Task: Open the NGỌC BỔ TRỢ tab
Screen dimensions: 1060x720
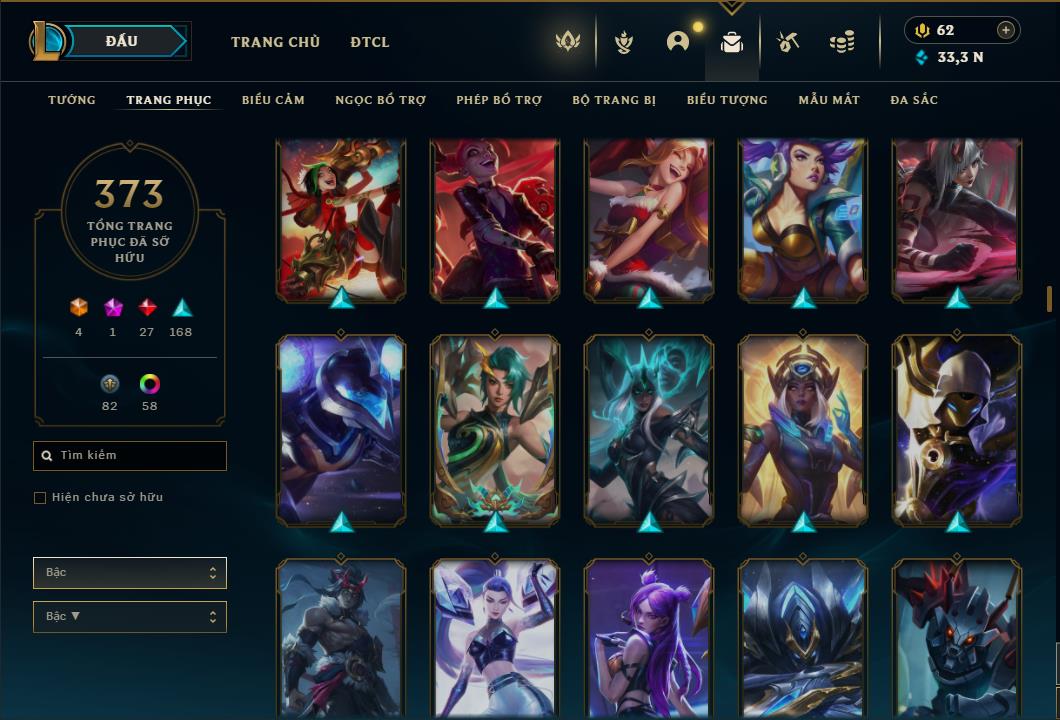Action: click(380, 100)
